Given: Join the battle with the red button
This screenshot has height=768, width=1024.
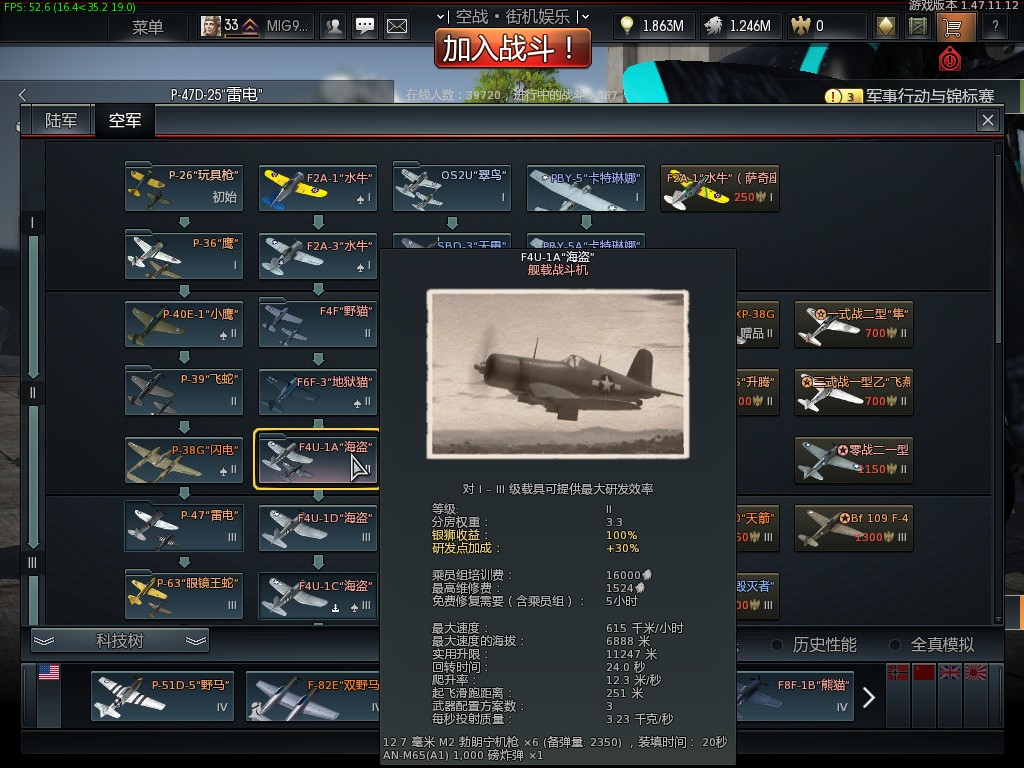Looking at the screenshot, I should pyautogui.click(x=512, y=47).
